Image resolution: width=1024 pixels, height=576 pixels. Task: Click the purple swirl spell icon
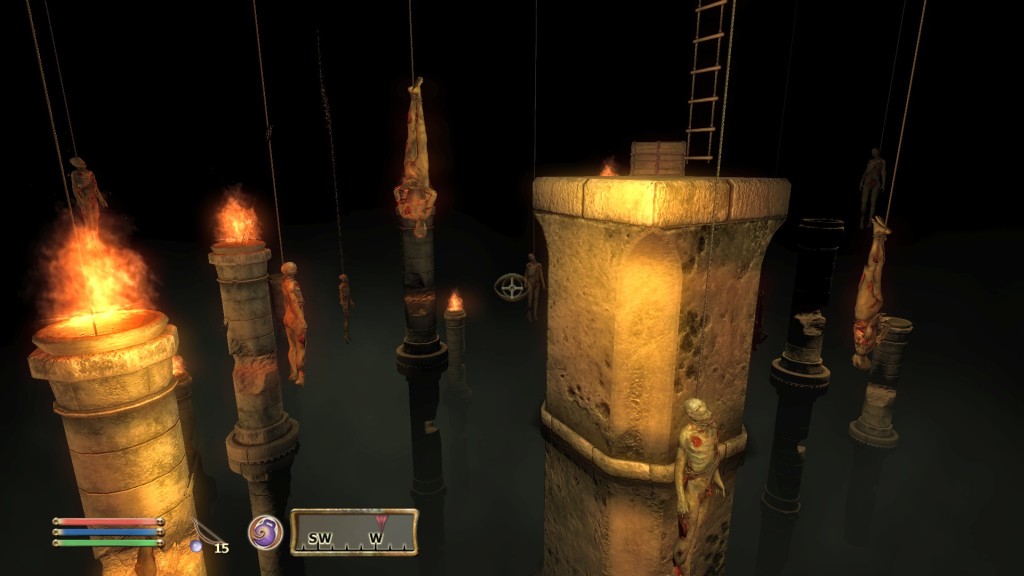(x=265, y=532)
